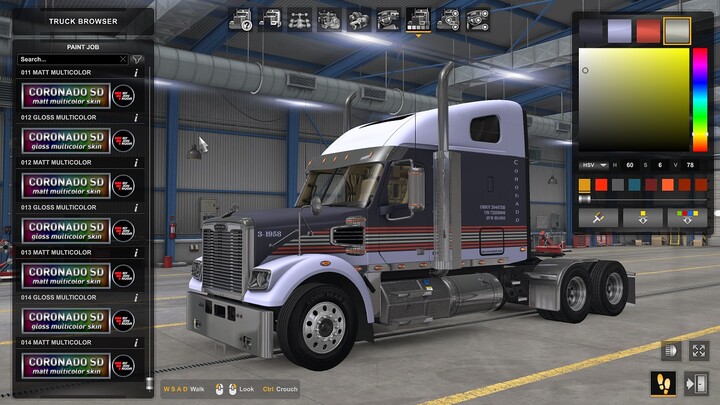Screen dimensions: 720x405
Task: Pick the teal preset color swatch
Action: point(634,185)
